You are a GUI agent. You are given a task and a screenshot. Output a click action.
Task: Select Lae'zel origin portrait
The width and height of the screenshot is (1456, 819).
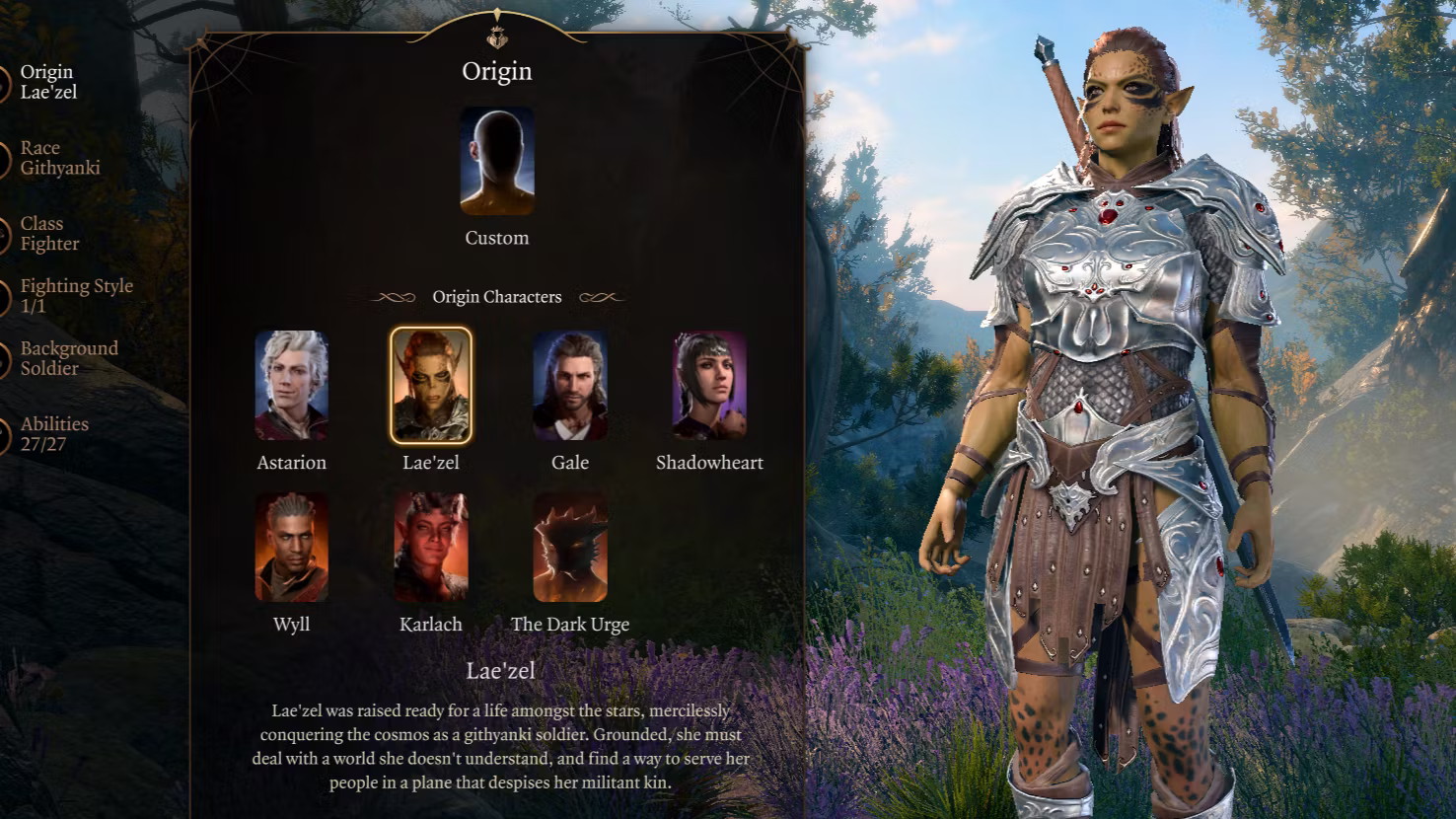coord(431,385)
